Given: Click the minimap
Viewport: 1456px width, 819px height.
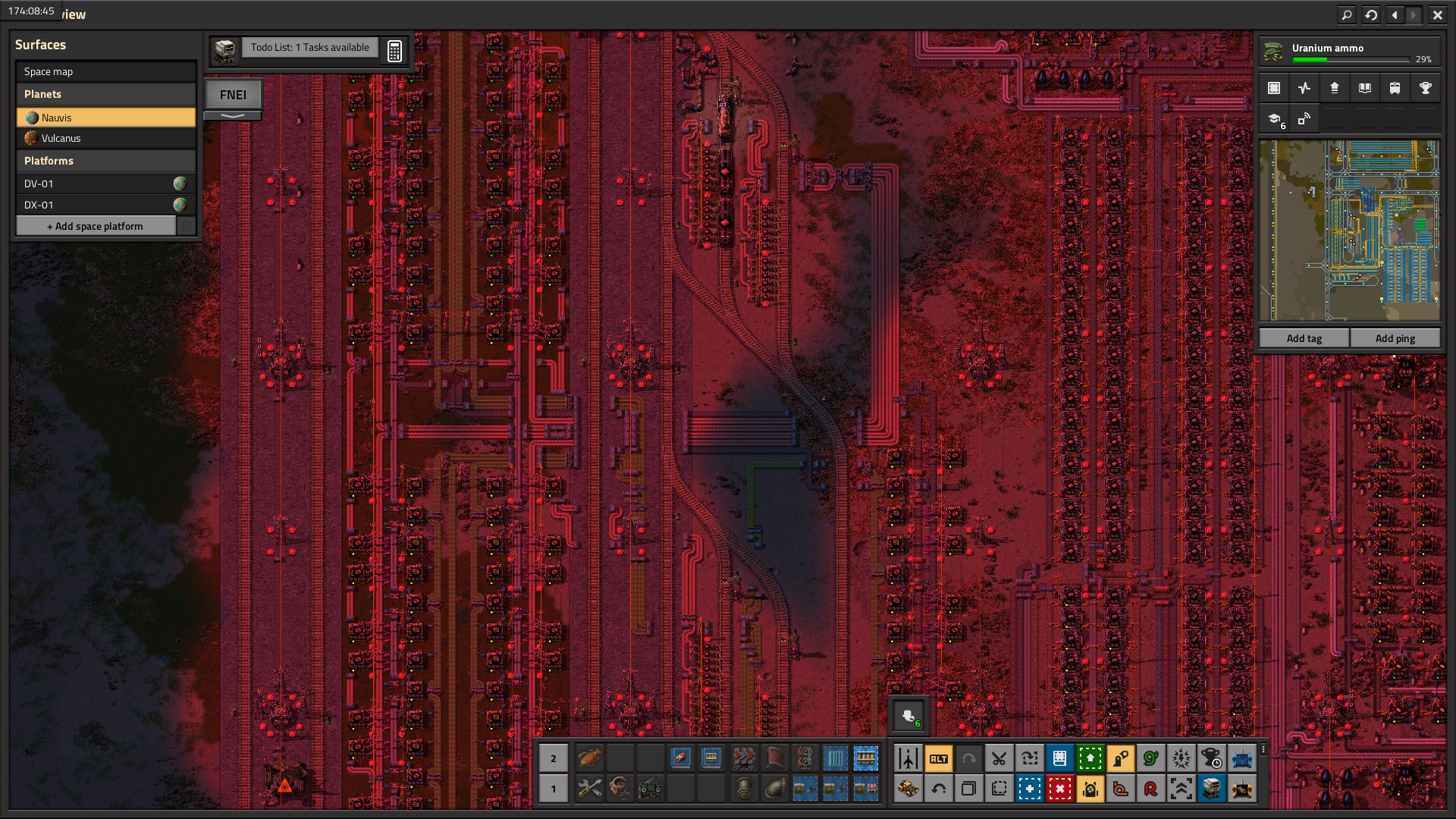Looking at the screenshot, I should (1349, 231).
